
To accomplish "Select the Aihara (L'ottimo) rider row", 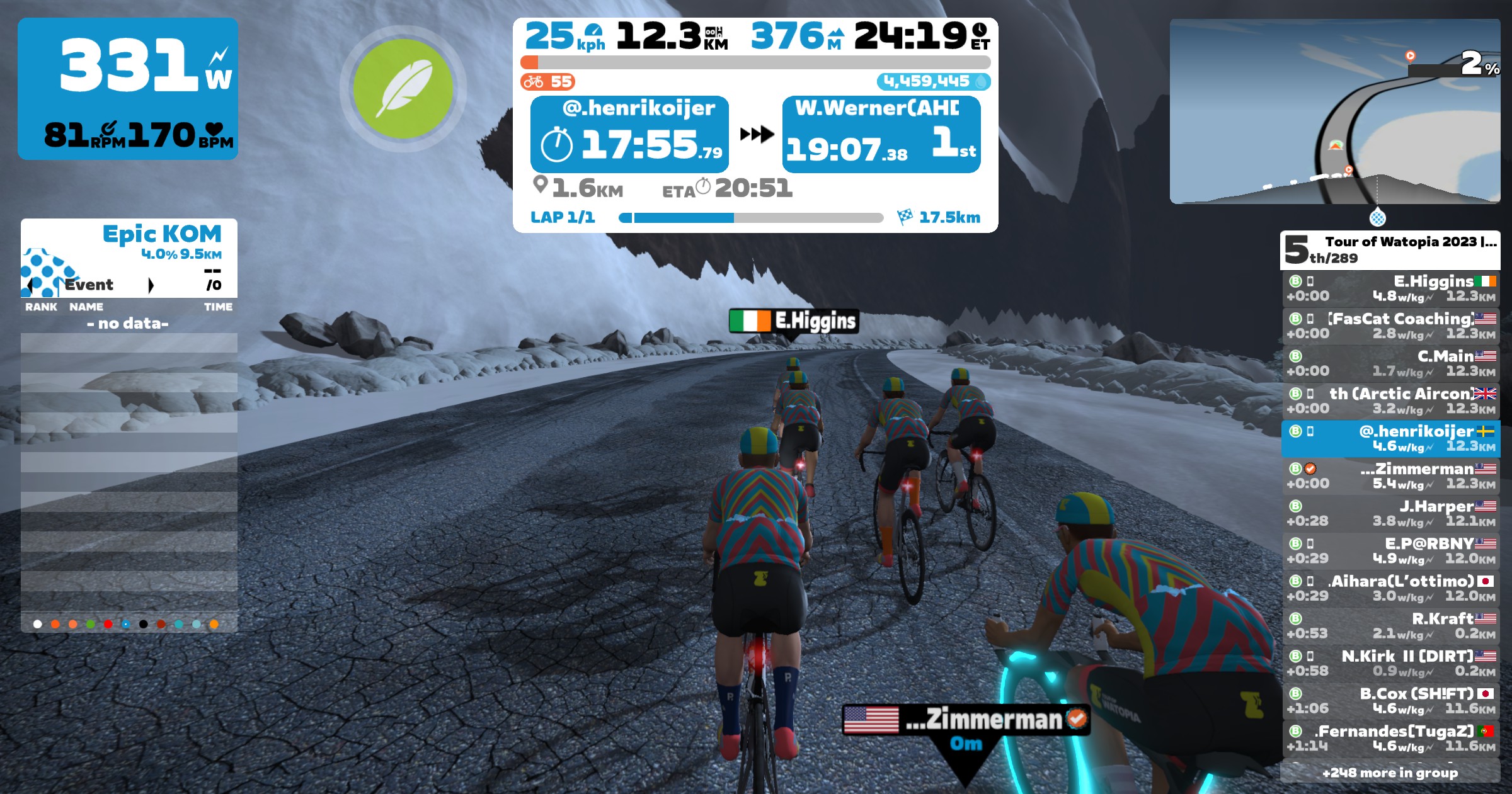I will coord(1390,588).
